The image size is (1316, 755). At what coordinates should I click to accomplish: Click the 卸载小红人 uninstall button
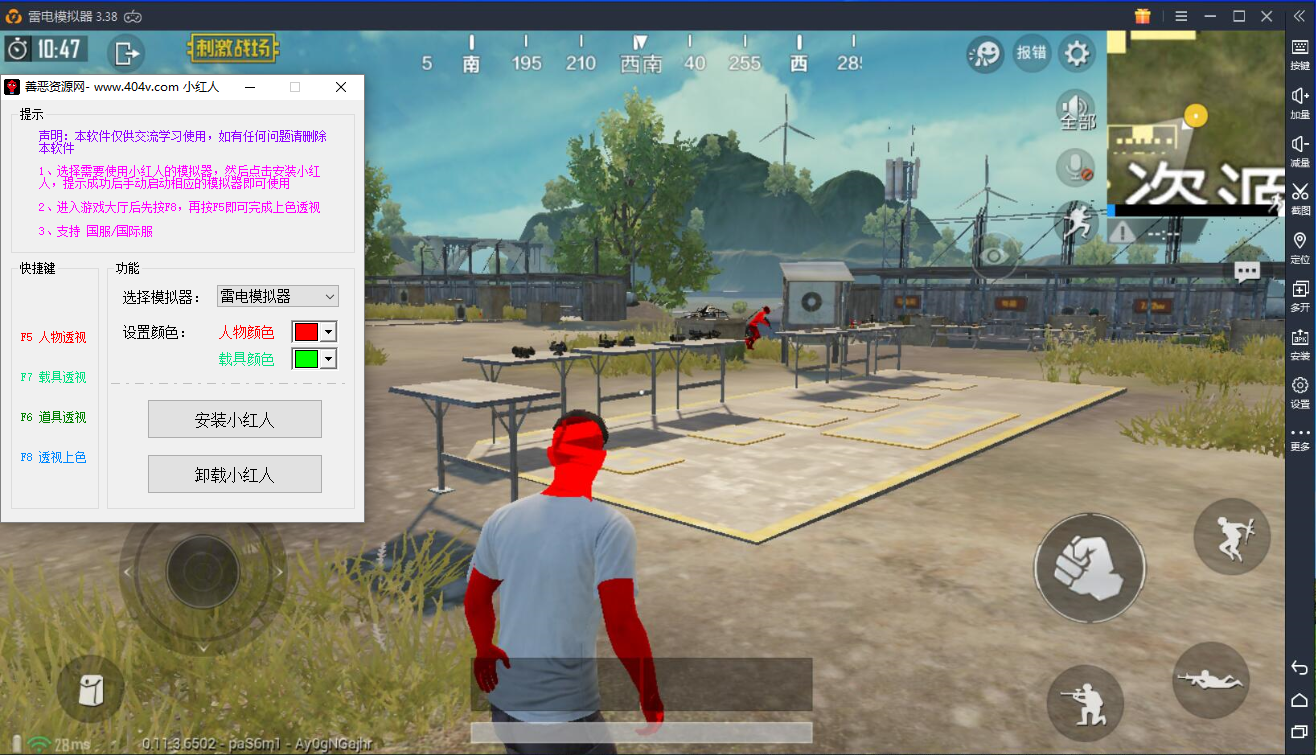[235, 474]
